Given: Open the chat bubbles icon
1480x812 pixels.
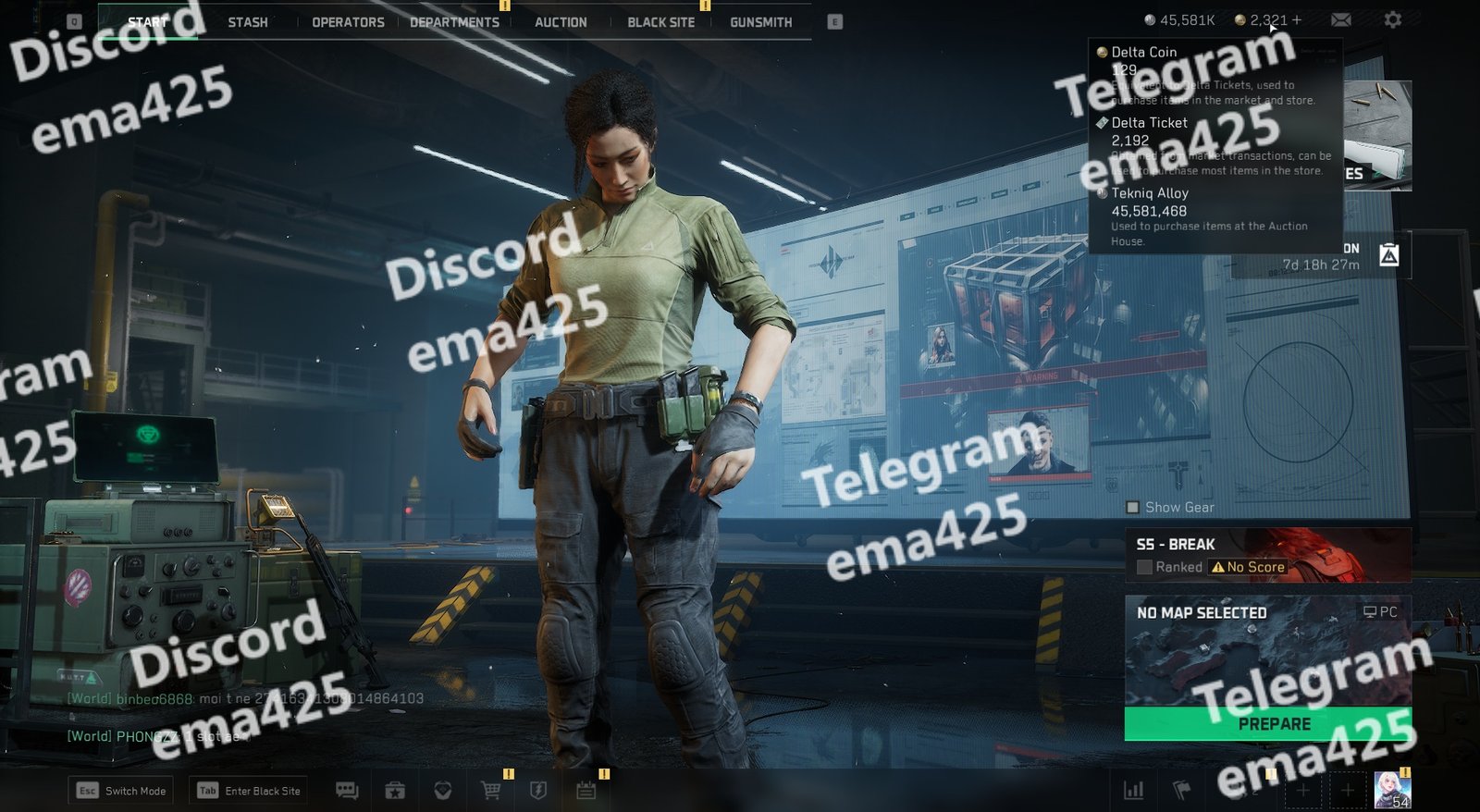Looking at the screenshot, I should [347, 791].
